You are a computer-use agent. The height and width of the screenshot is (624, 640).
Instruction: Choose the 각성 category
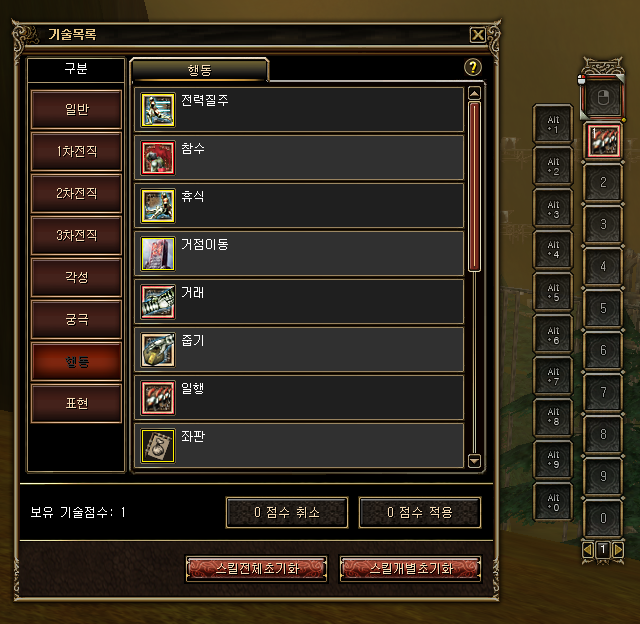76,276
